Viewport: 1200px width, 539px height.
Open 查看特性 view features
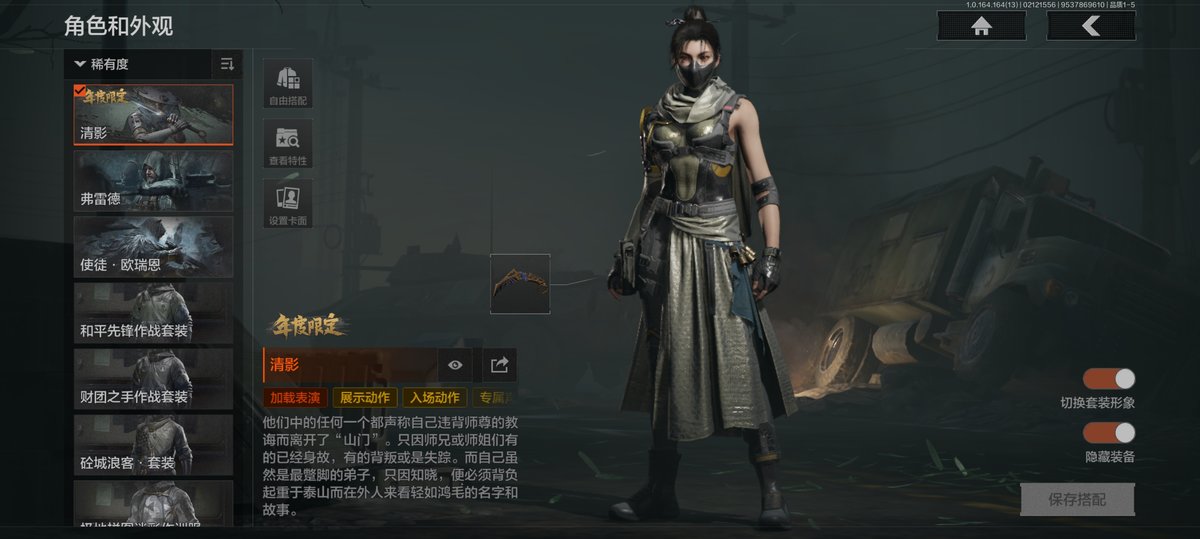(288, 144)
